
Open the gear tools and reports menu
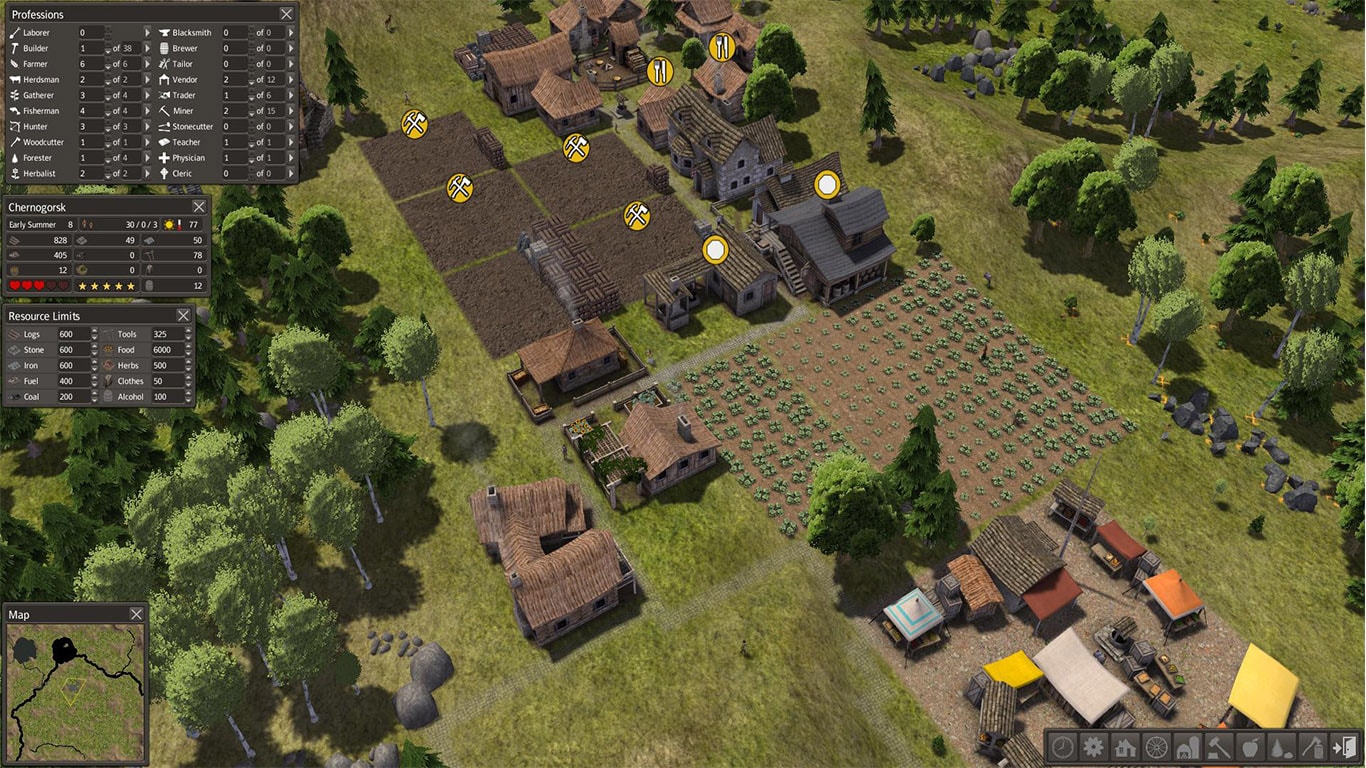pyautogui.click(x=1095, y=746)
